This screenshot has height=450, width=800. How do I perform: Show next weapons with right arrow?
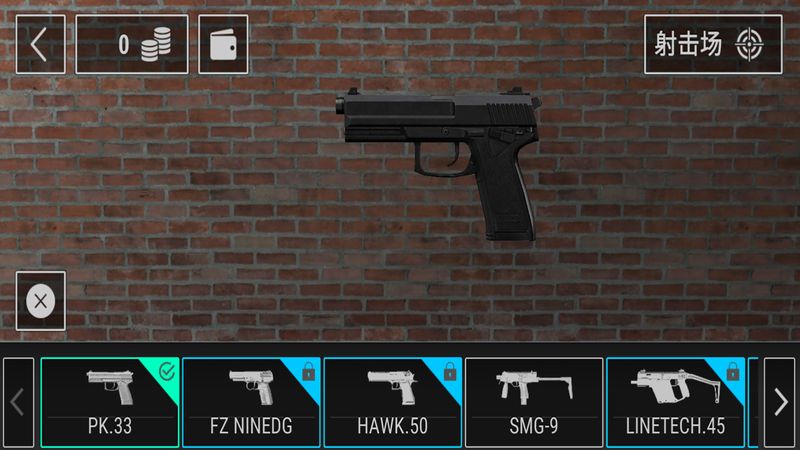tap(779, 402)
